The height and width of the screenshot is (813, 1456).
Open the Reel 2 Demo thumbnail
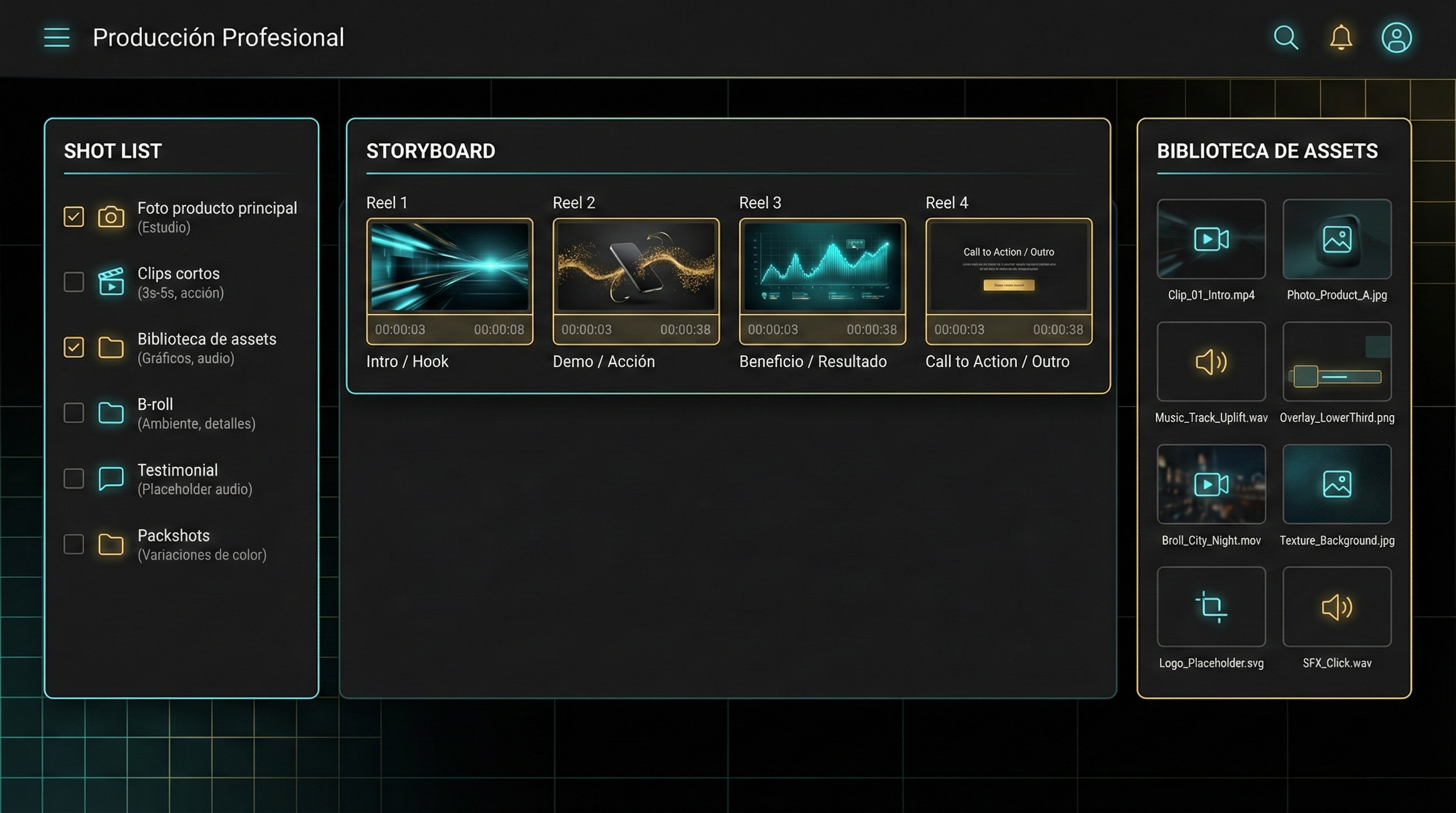tap(636, 266)
